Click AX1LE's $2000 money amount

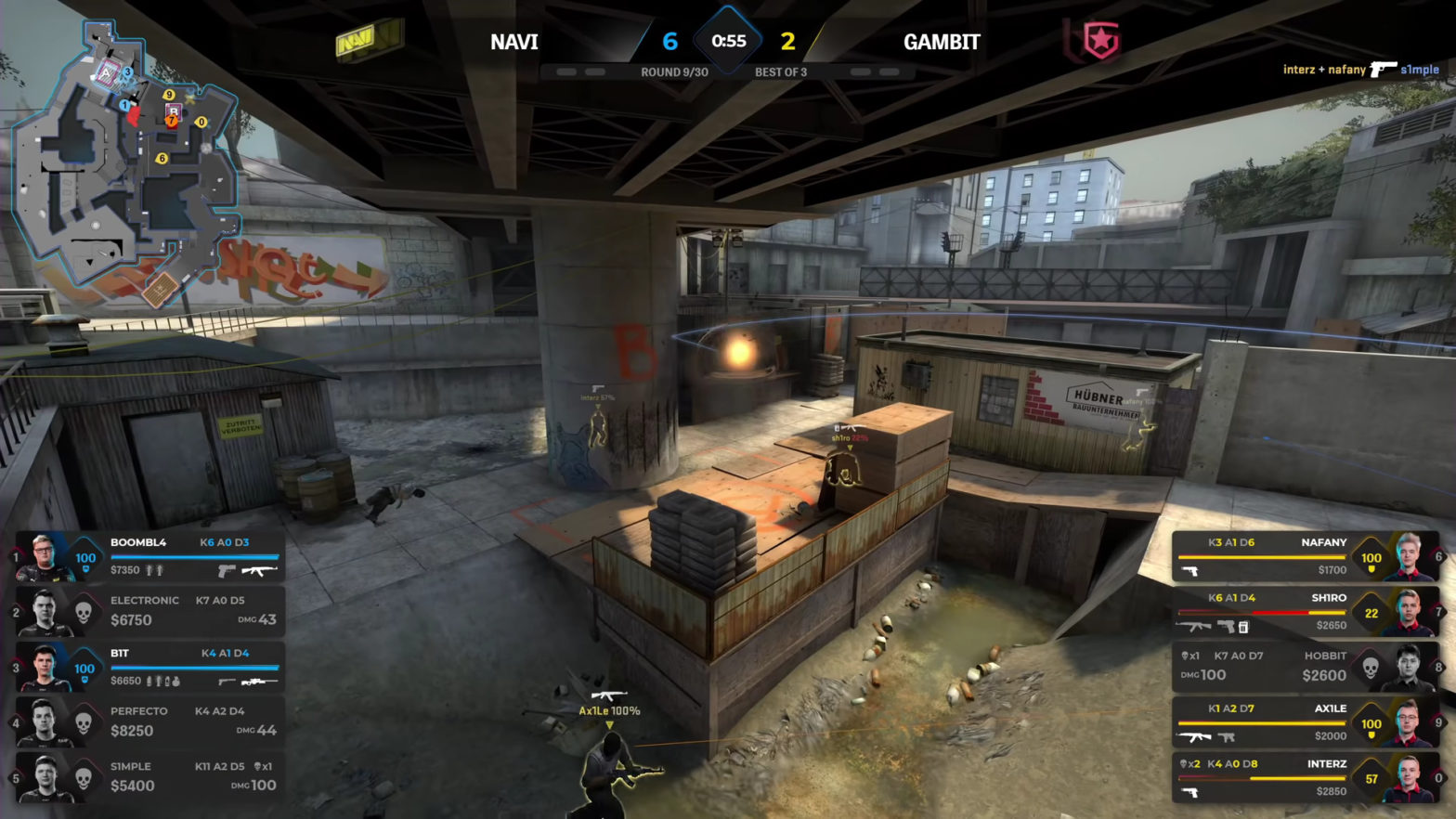[x=1331, y=735]
